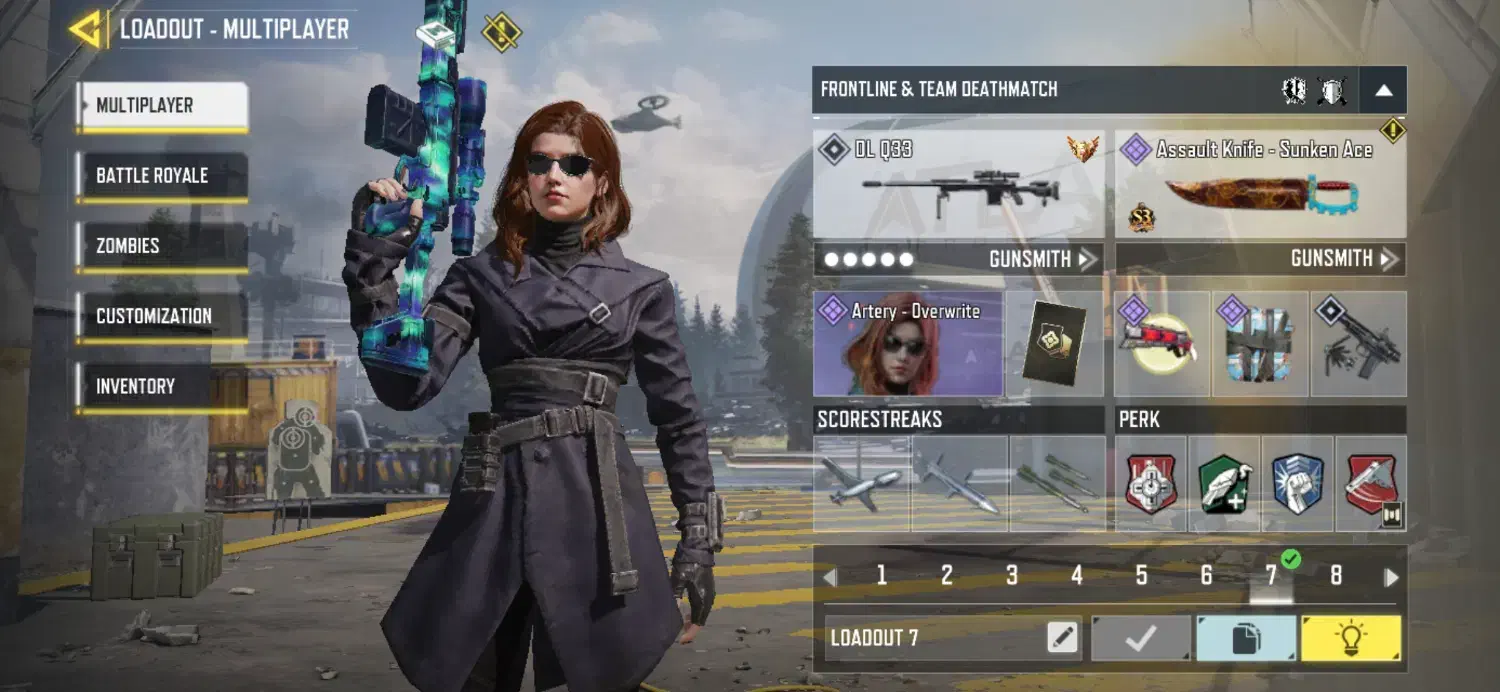Switch to the Battle Royale tab

161,176
